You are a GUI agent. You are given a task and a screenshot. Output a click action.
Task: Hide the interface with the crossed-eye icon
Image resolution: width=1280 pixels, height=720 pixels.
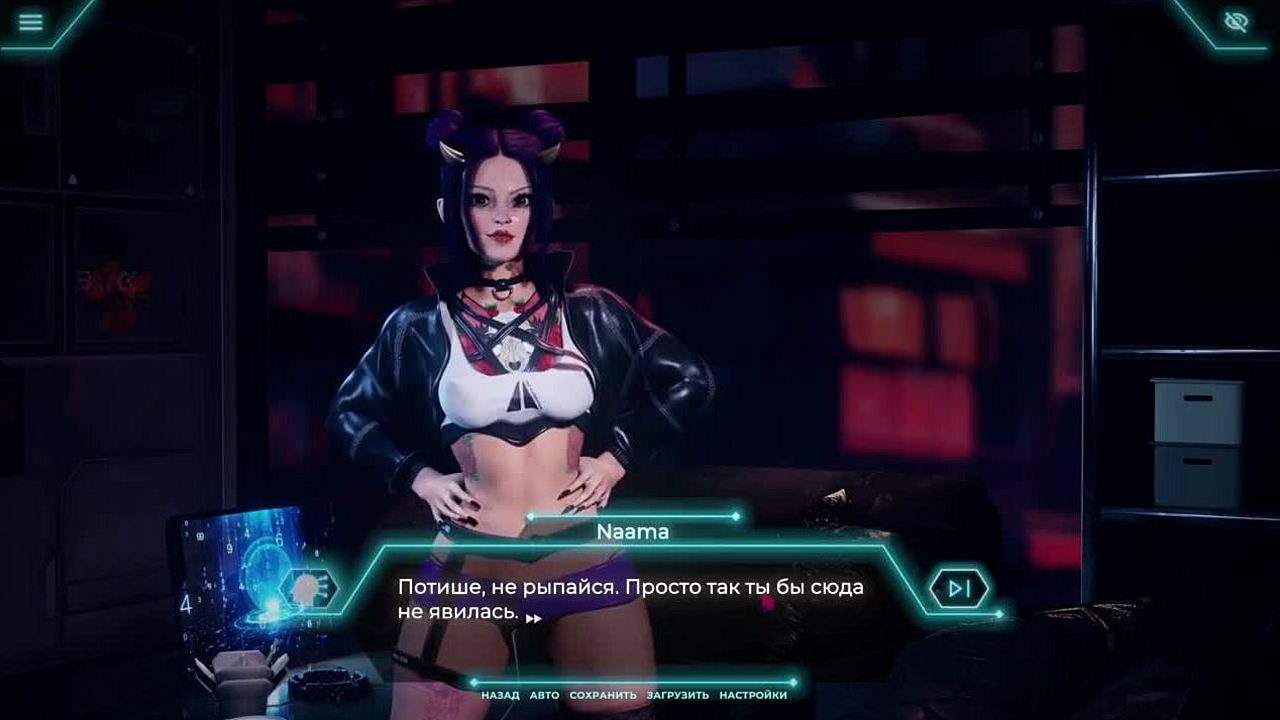coord(1237,22)
